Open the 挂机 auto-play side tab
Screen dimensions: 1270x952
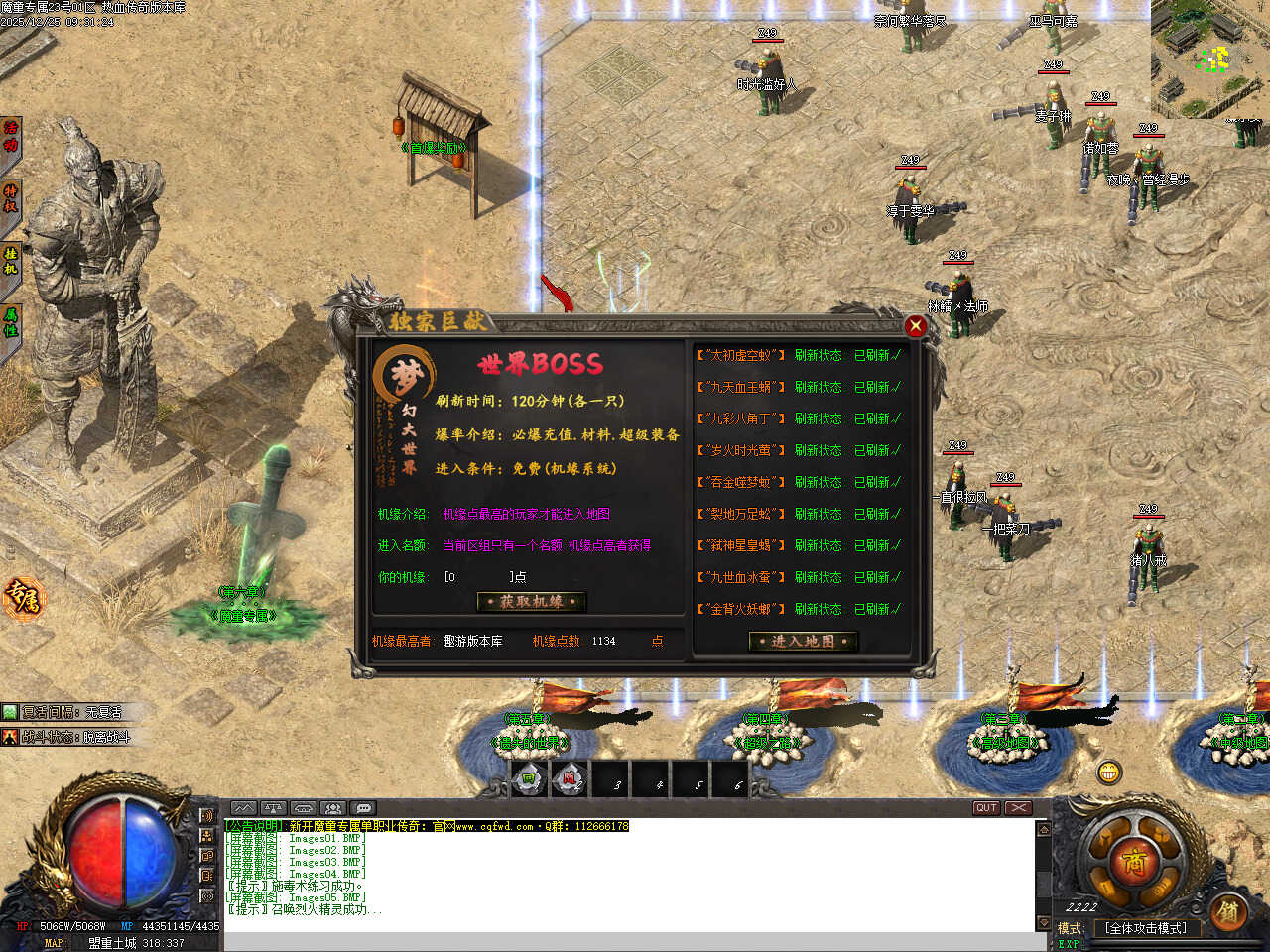coord(11,261)
